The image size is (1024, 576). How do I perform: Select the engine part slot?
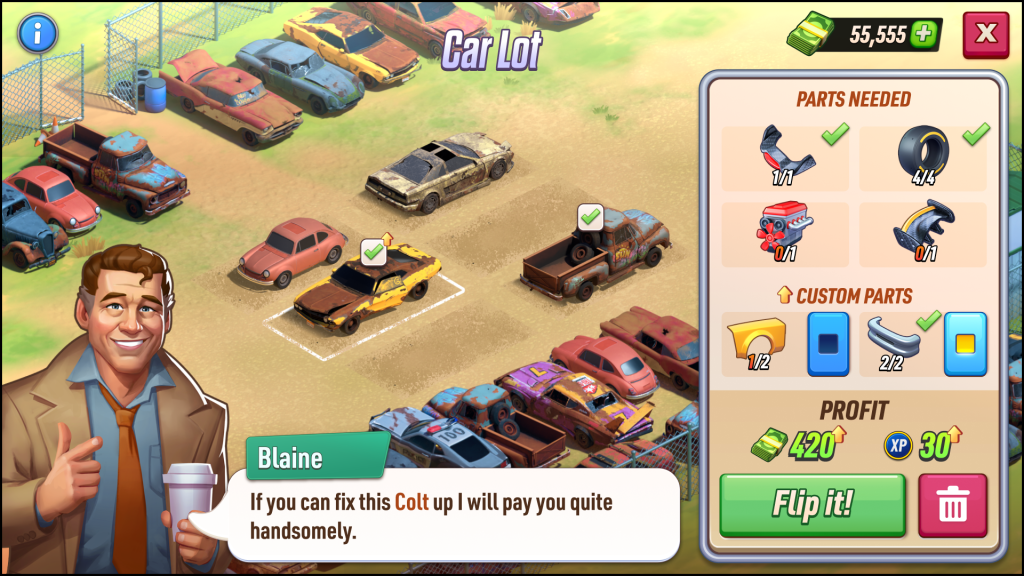coord(785,235)
